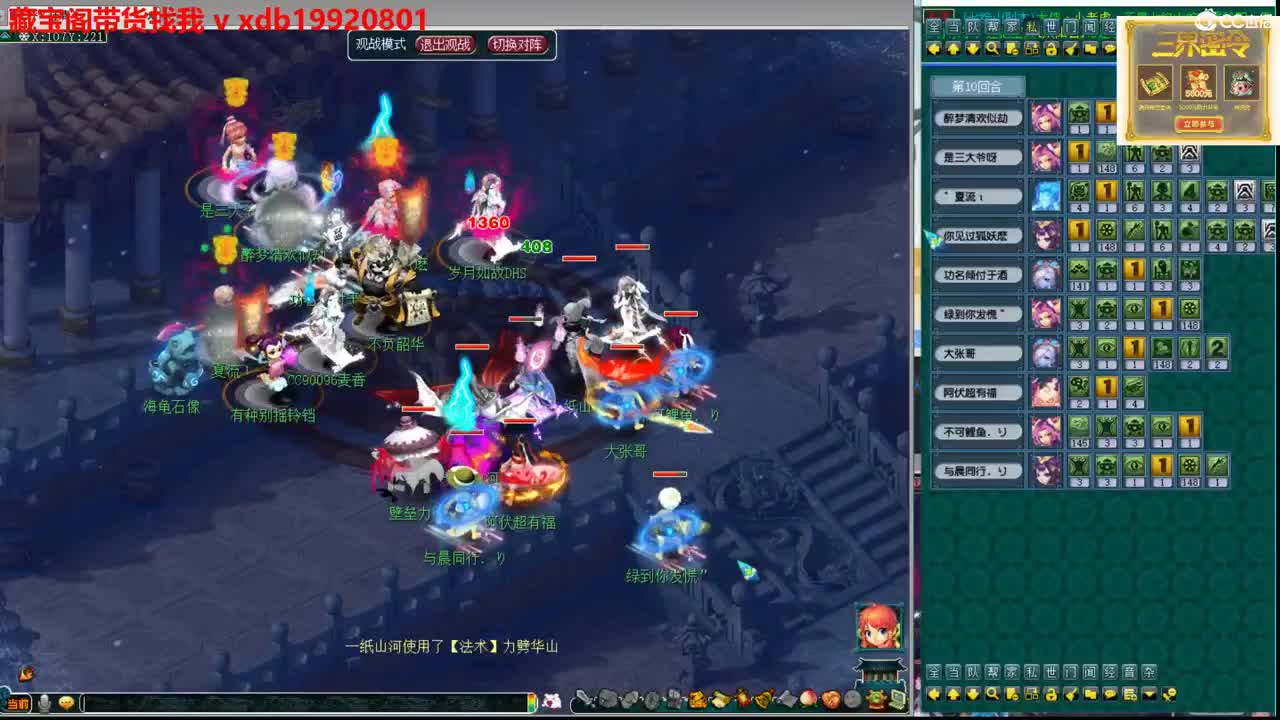Screen dimensions: 1280x720
Task: Open the peach item icon on the hotbar
Action: coord(809,700)
